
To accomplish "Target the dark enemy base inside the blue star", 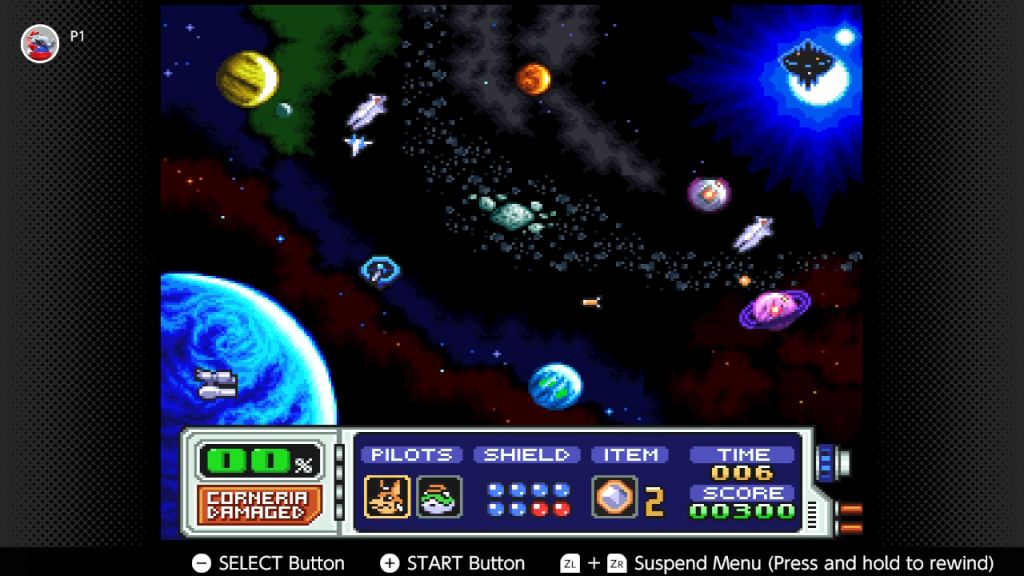I will click(x=808, y=64).
